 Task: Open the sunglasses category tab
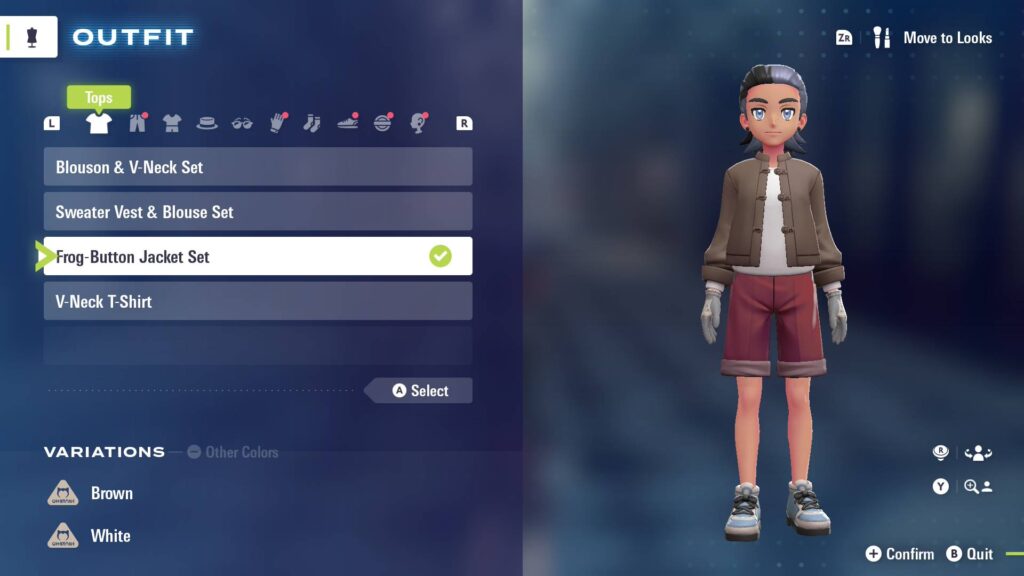click(242, 123)
